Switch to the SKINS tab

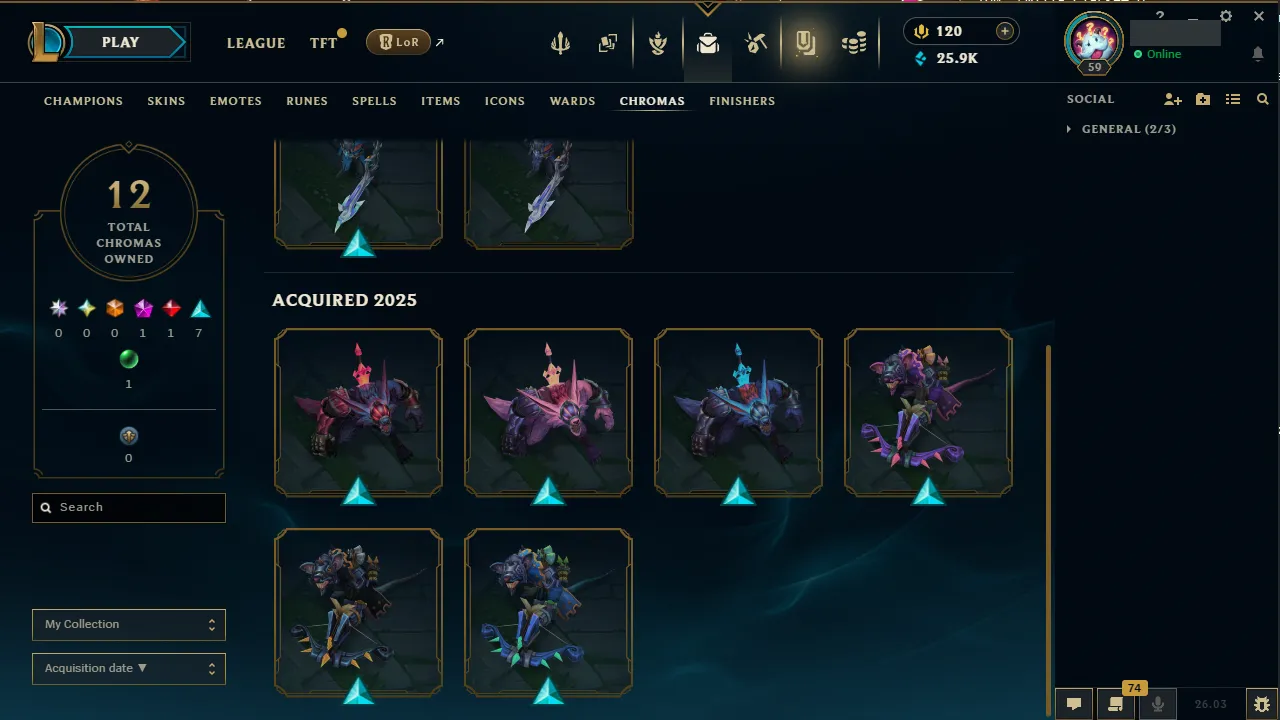coord(166,101)
